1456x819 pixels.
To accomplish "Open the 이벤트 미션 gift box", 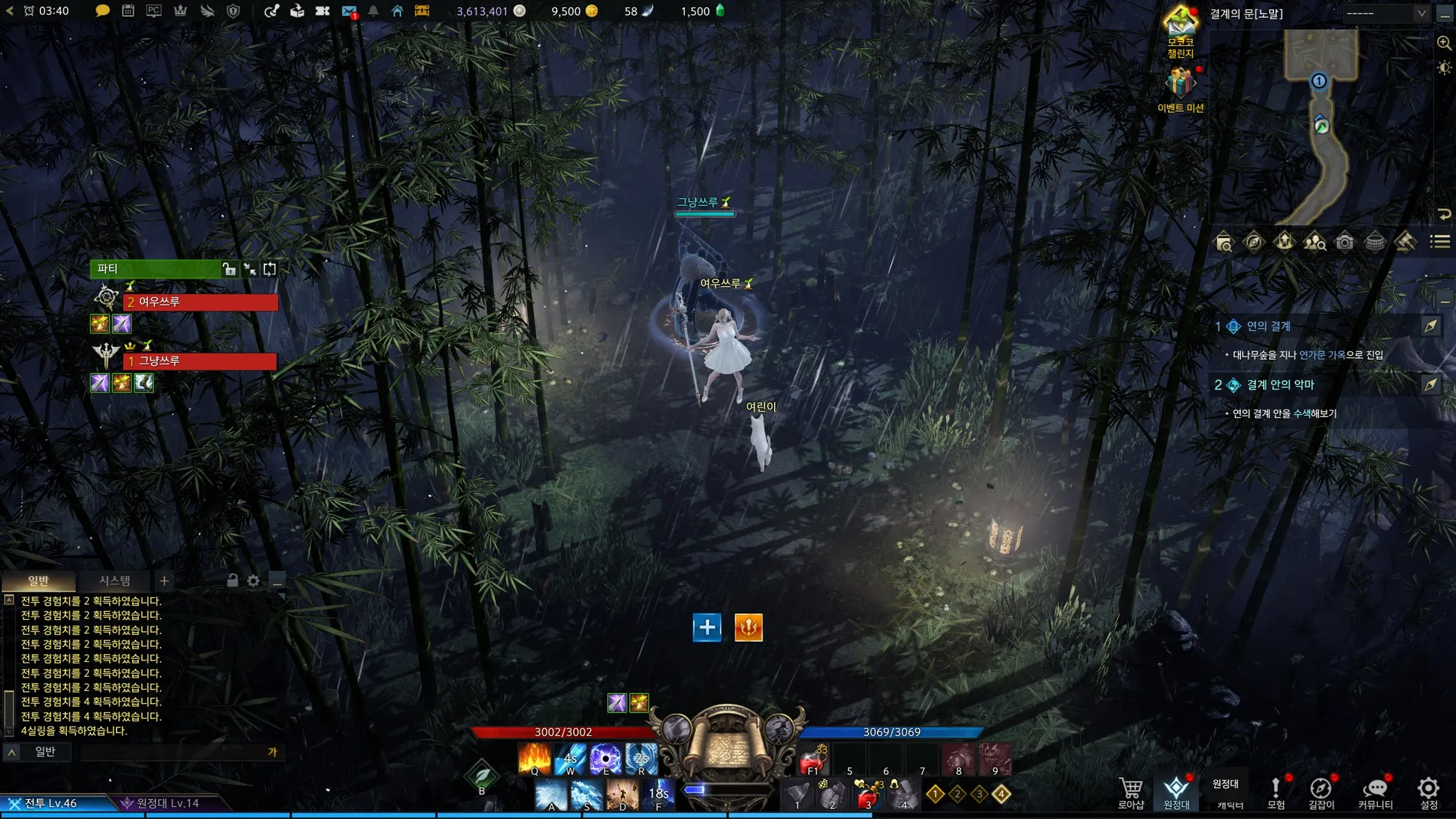I will point(1180,85).
